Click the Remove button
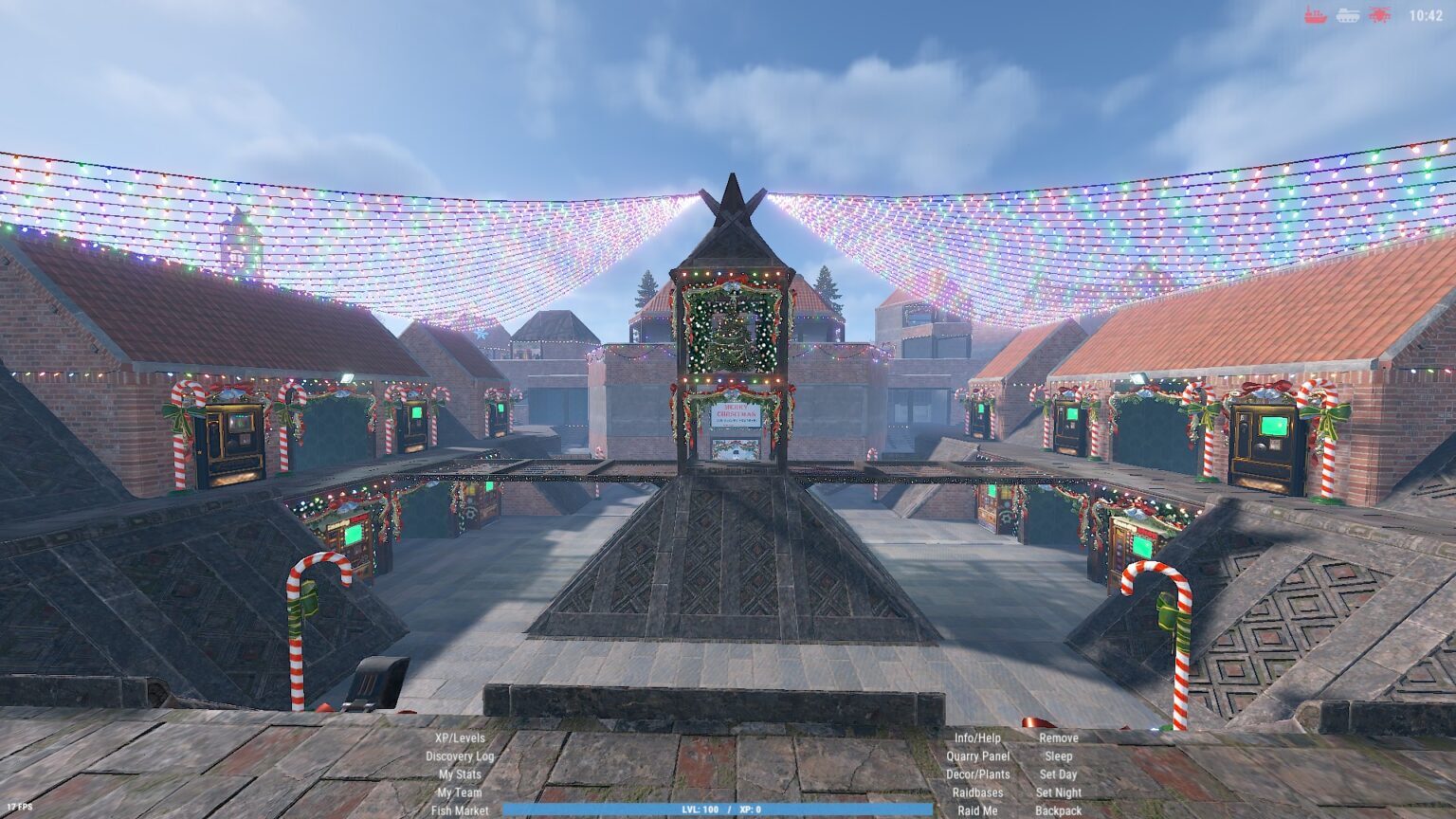This screenshot has width=1456, height=819. (x=1058, y=737)
